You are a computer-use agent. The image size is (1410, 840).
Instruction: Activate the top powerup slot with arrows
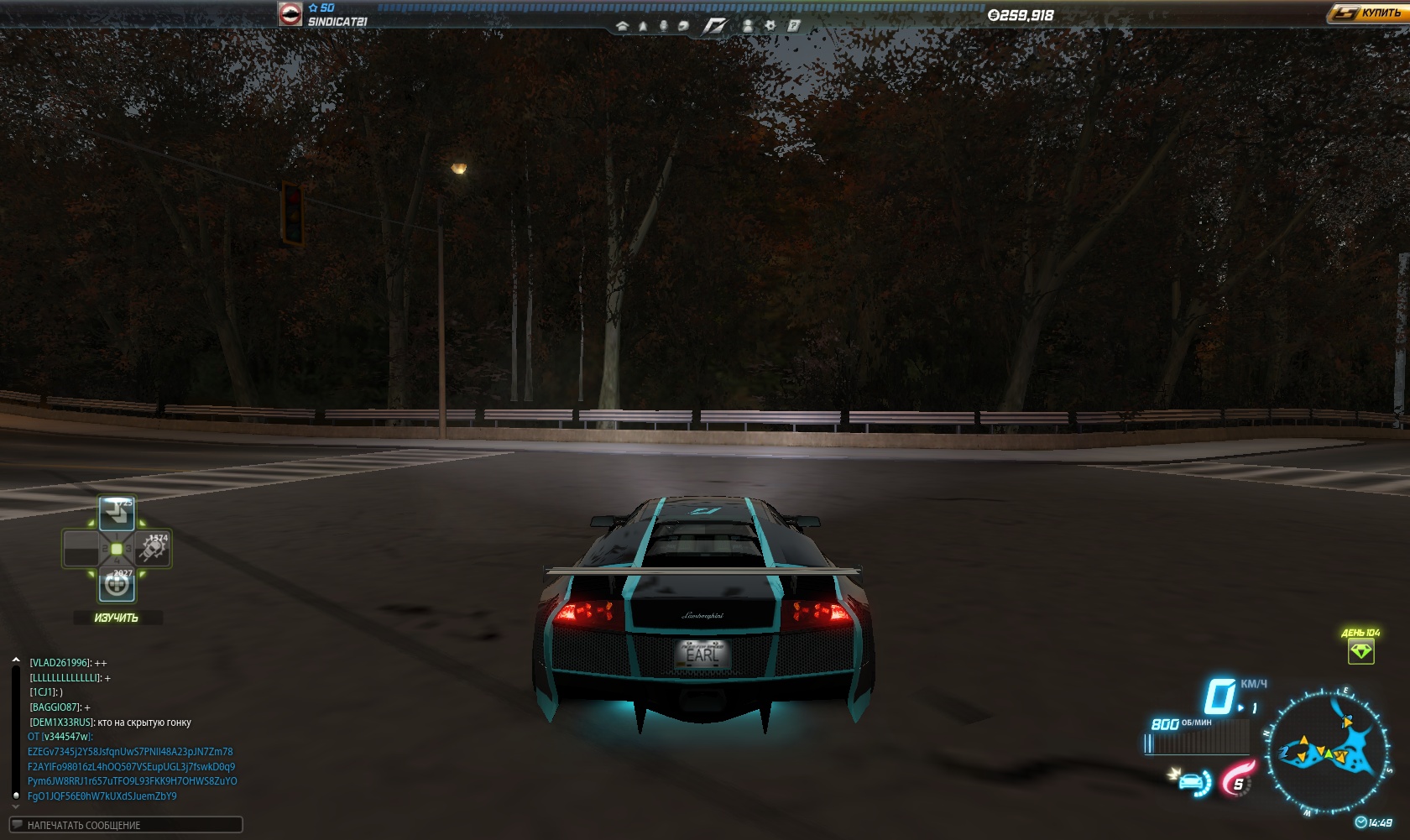tap(117, 513)
